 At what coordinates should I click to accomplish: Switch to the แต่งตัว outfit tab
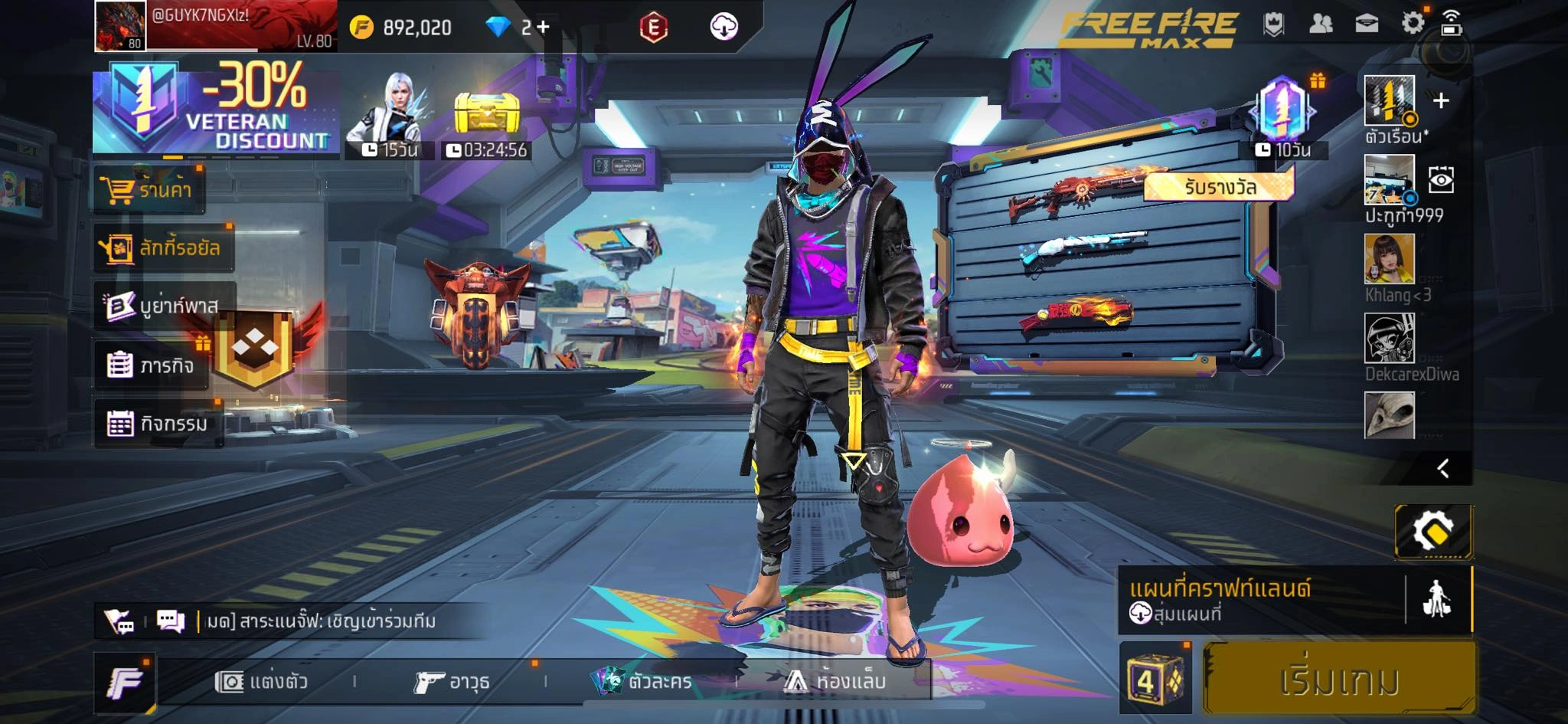[x=262, y=681]
